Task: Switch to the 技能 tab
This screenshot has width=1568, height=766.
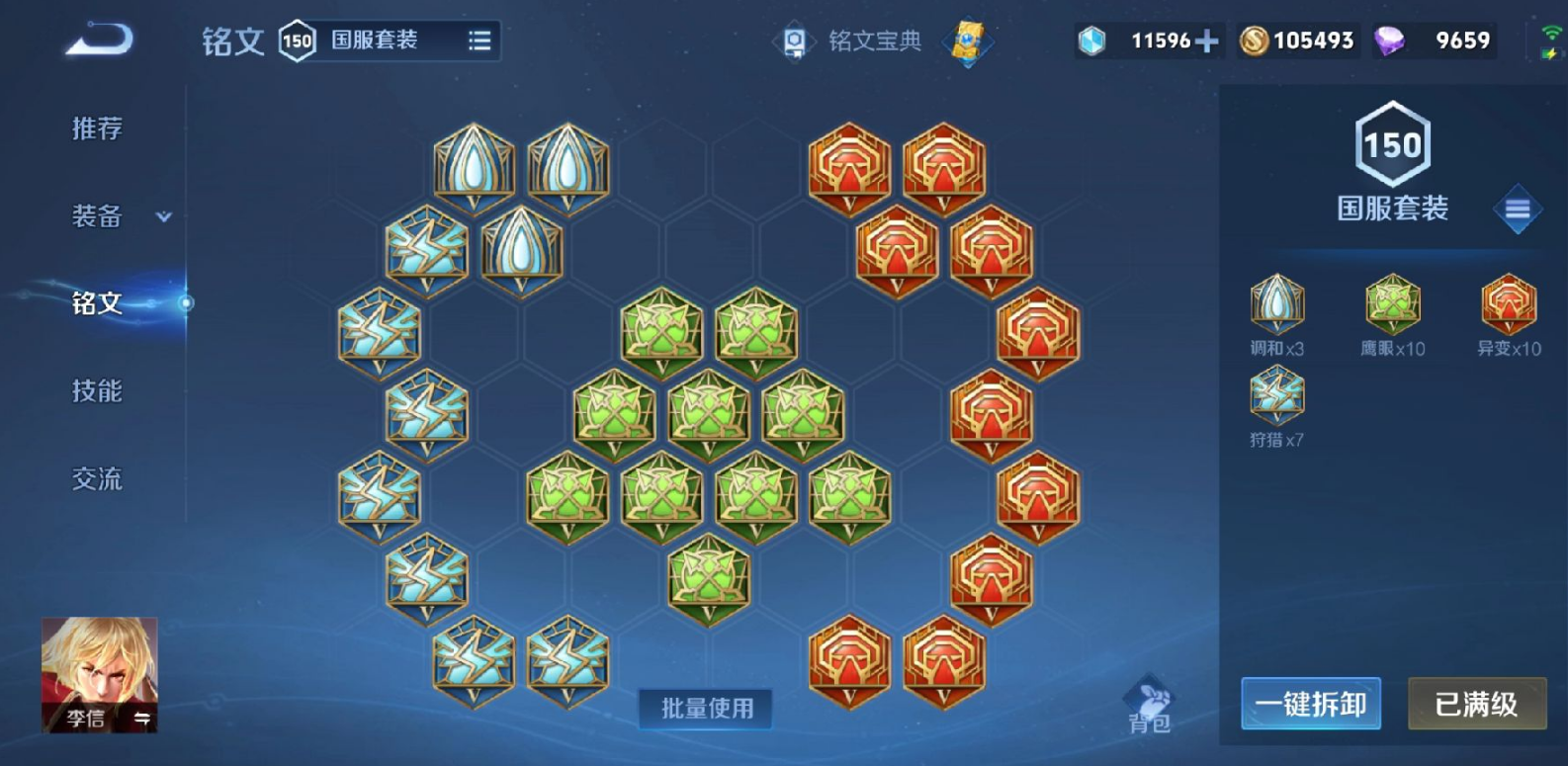Action: coord(97,391)
